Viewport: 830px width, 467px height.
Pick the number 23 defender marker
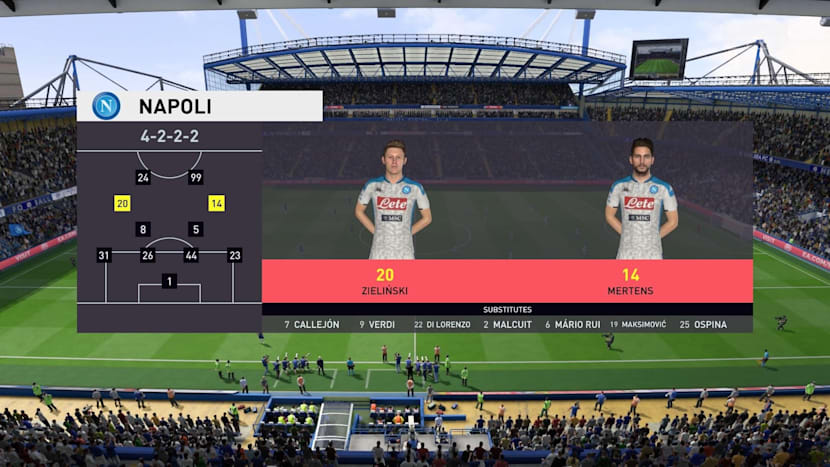(x=234, y=255)
